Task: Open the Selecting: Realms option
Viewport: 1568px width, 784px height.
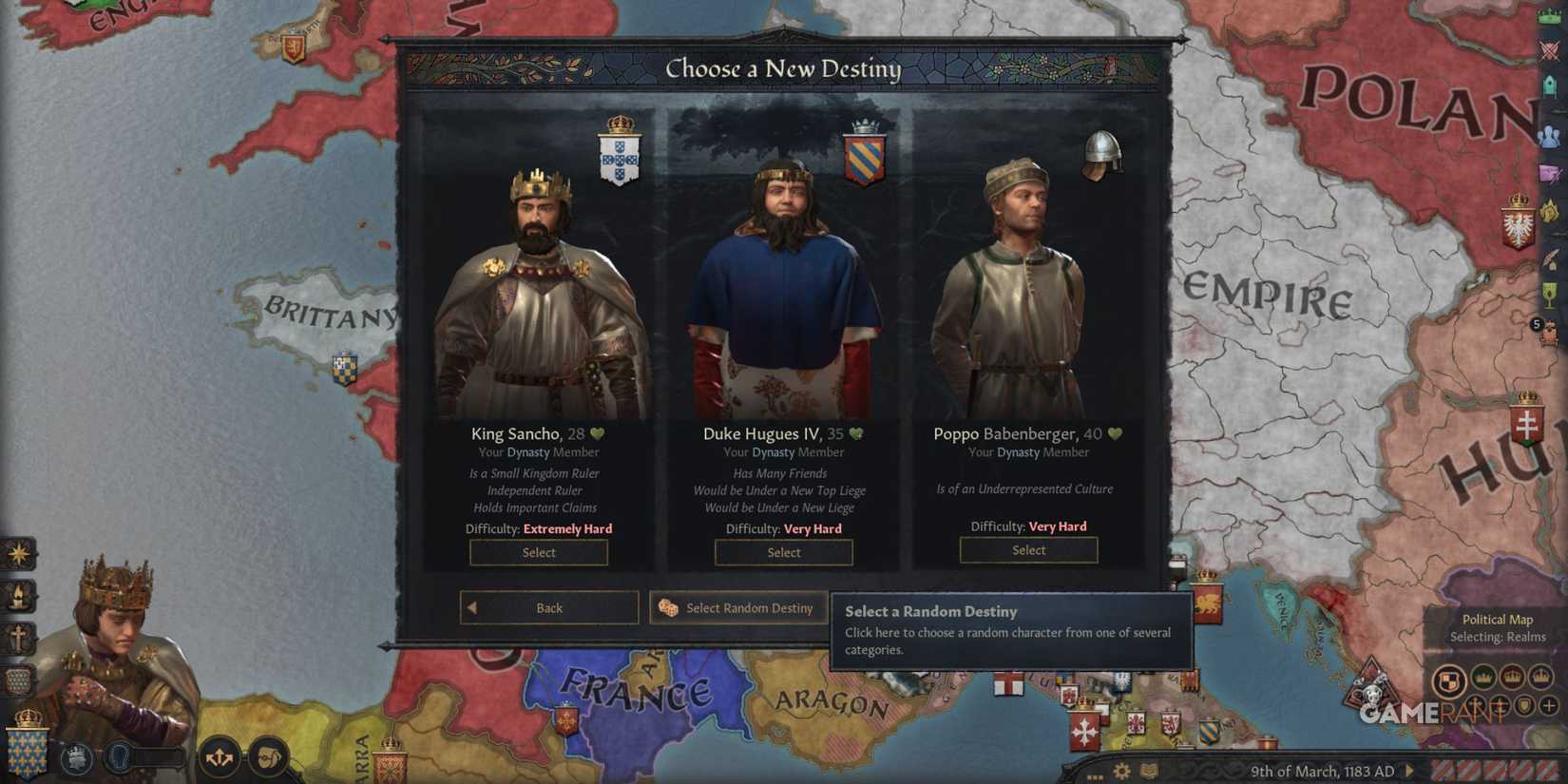Action: pyautogui.click(x=1500, y=637)
